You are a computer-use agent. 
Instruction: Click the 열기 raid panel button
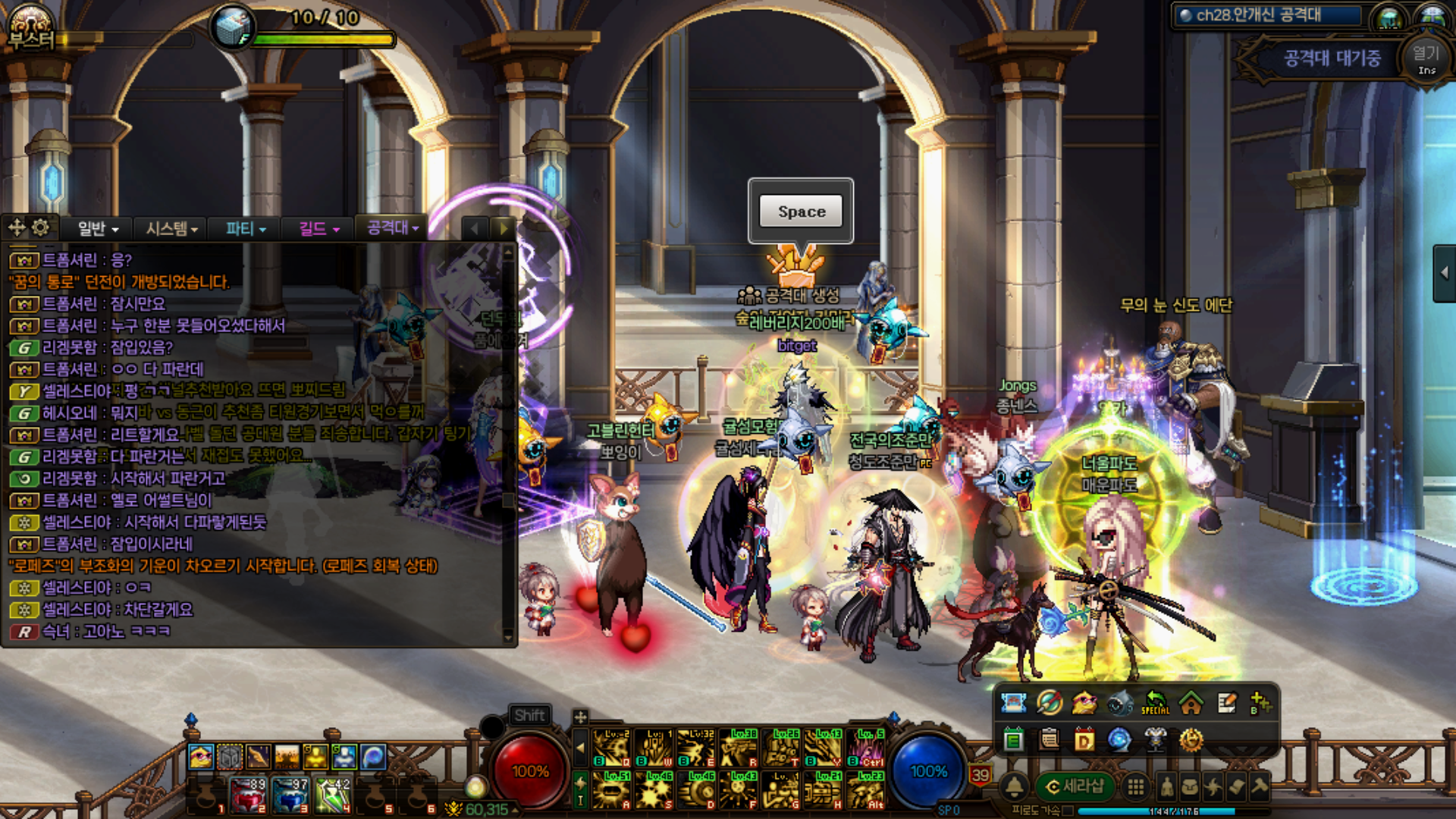tap(1426, 59)
